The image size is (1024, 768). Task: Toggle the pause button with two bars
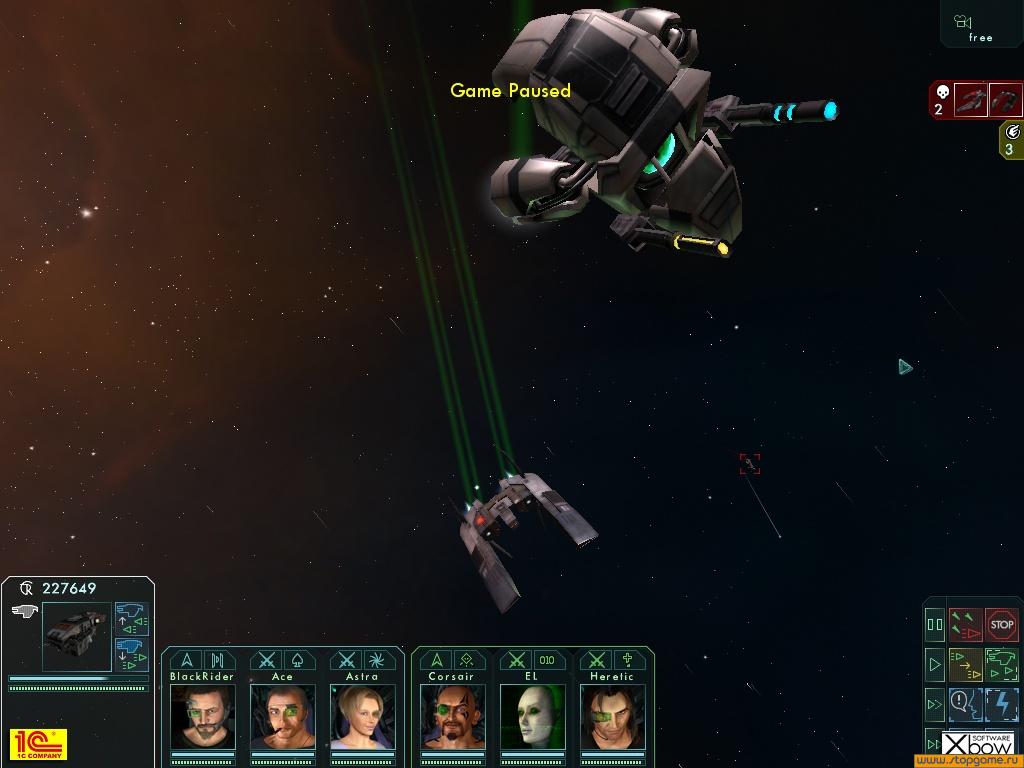point(935,625)
